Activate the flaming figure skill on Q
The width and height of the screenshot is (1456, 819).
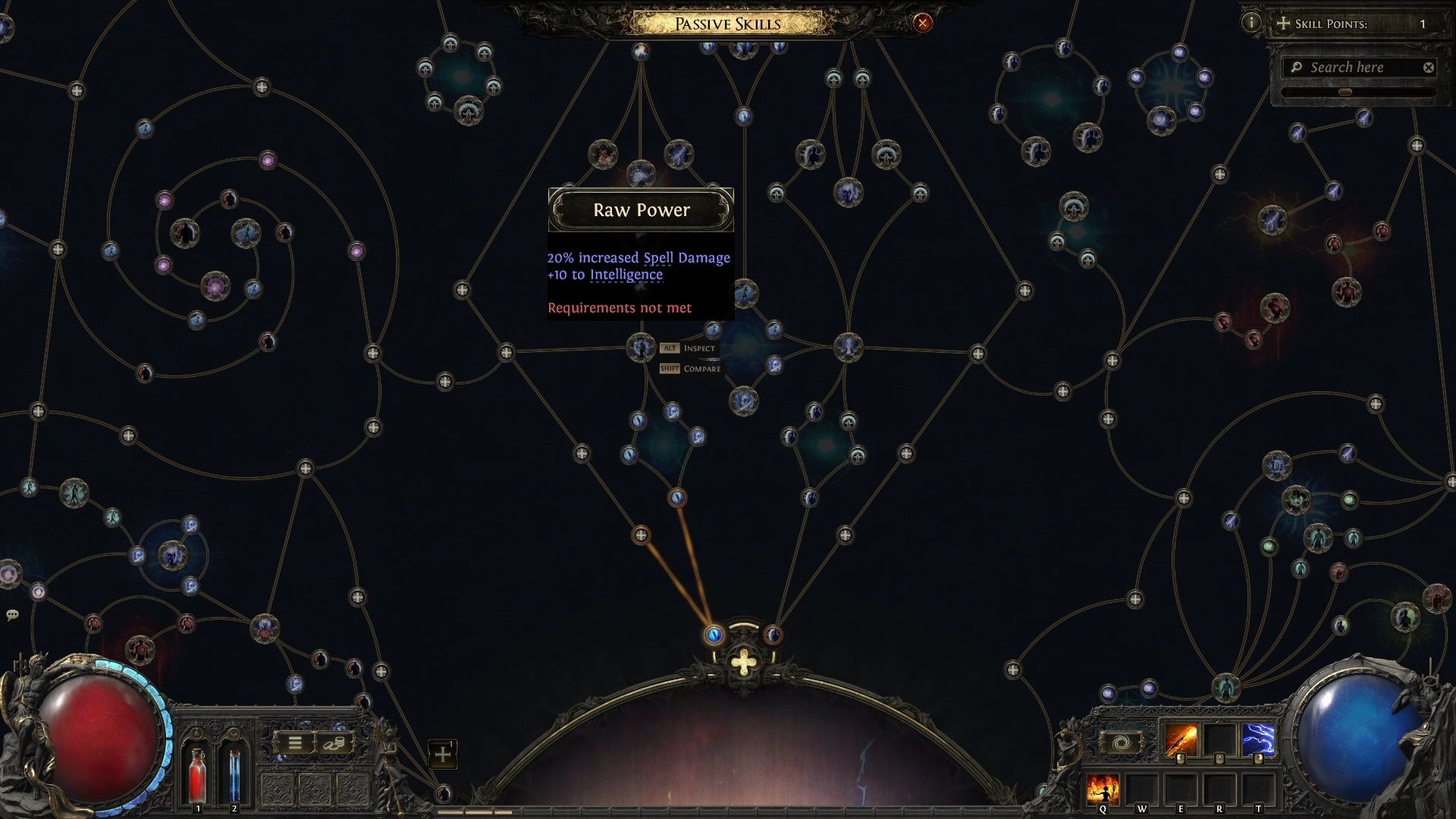point(1103,789)
